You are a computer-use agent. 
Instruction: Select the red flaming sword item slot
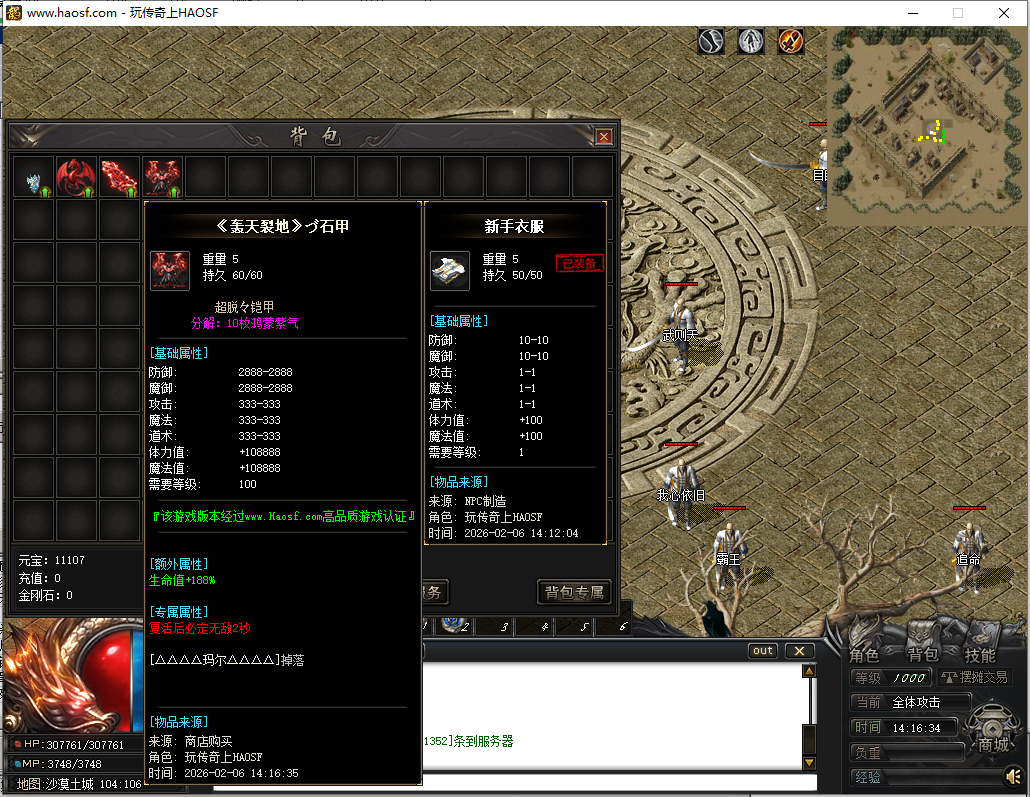119,177
